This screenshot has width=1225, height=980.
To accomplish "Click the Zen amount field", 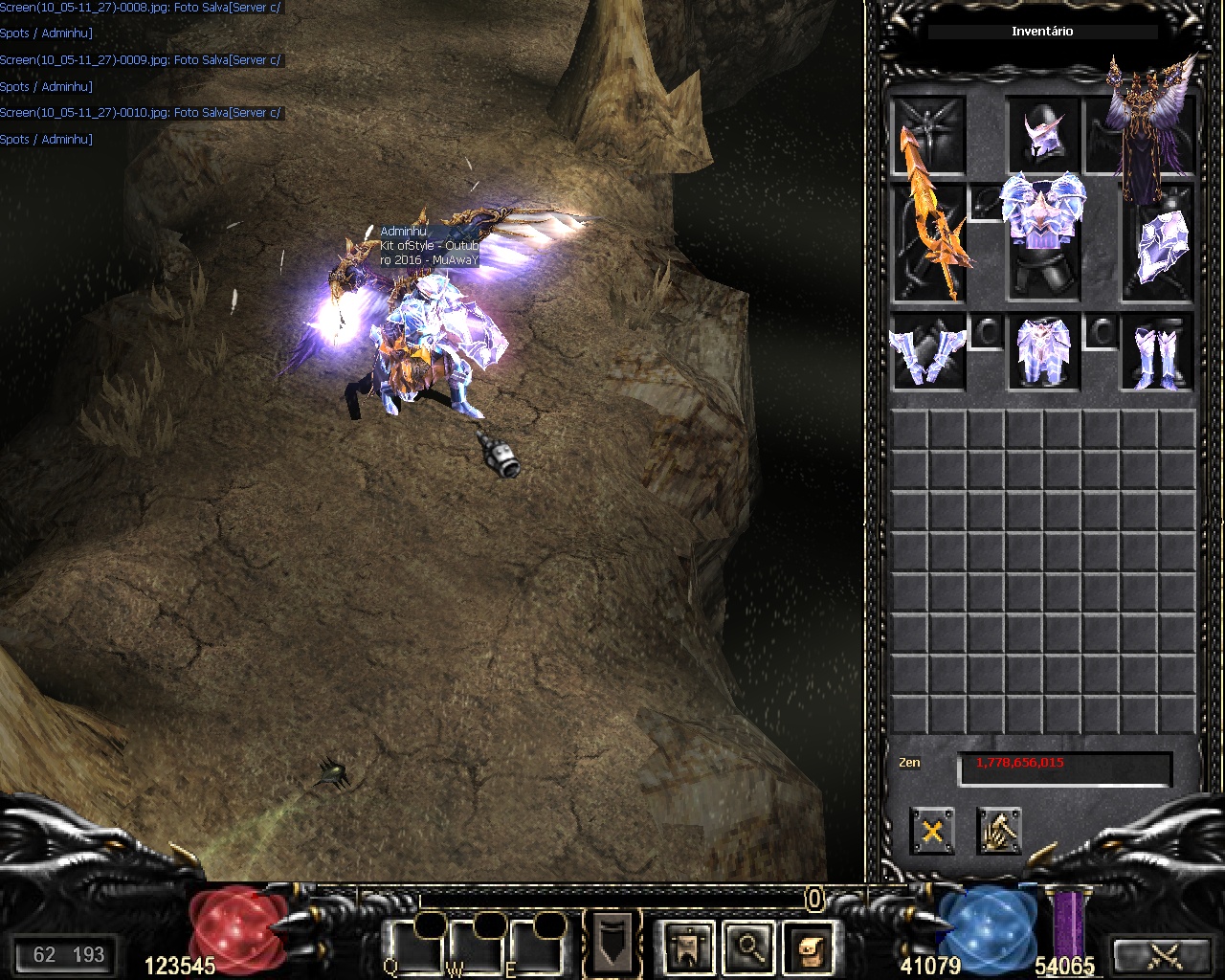I will [x=1064, y=768].
